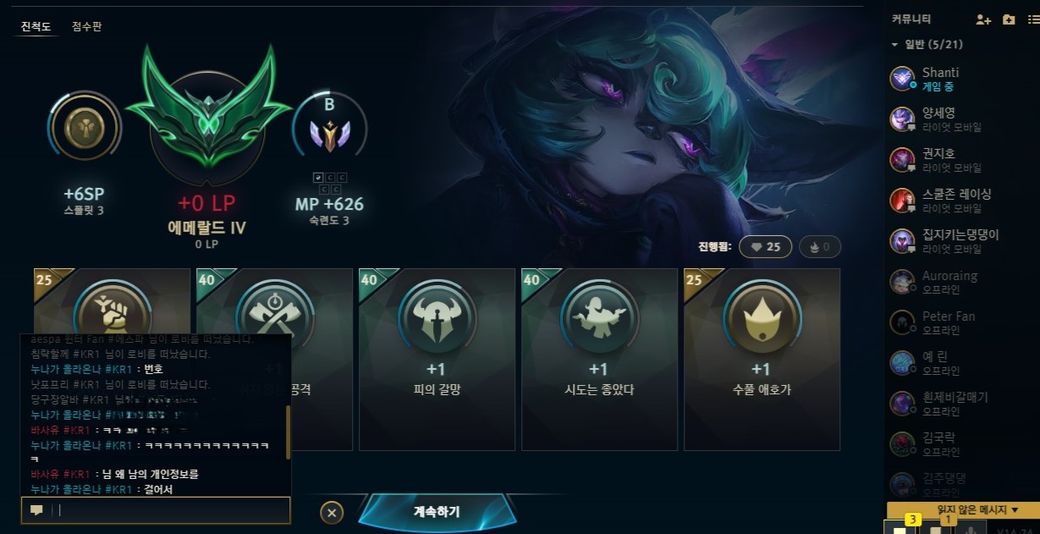
Task: Continue with the 계속하기 button
Action: (x=437, y=511)
